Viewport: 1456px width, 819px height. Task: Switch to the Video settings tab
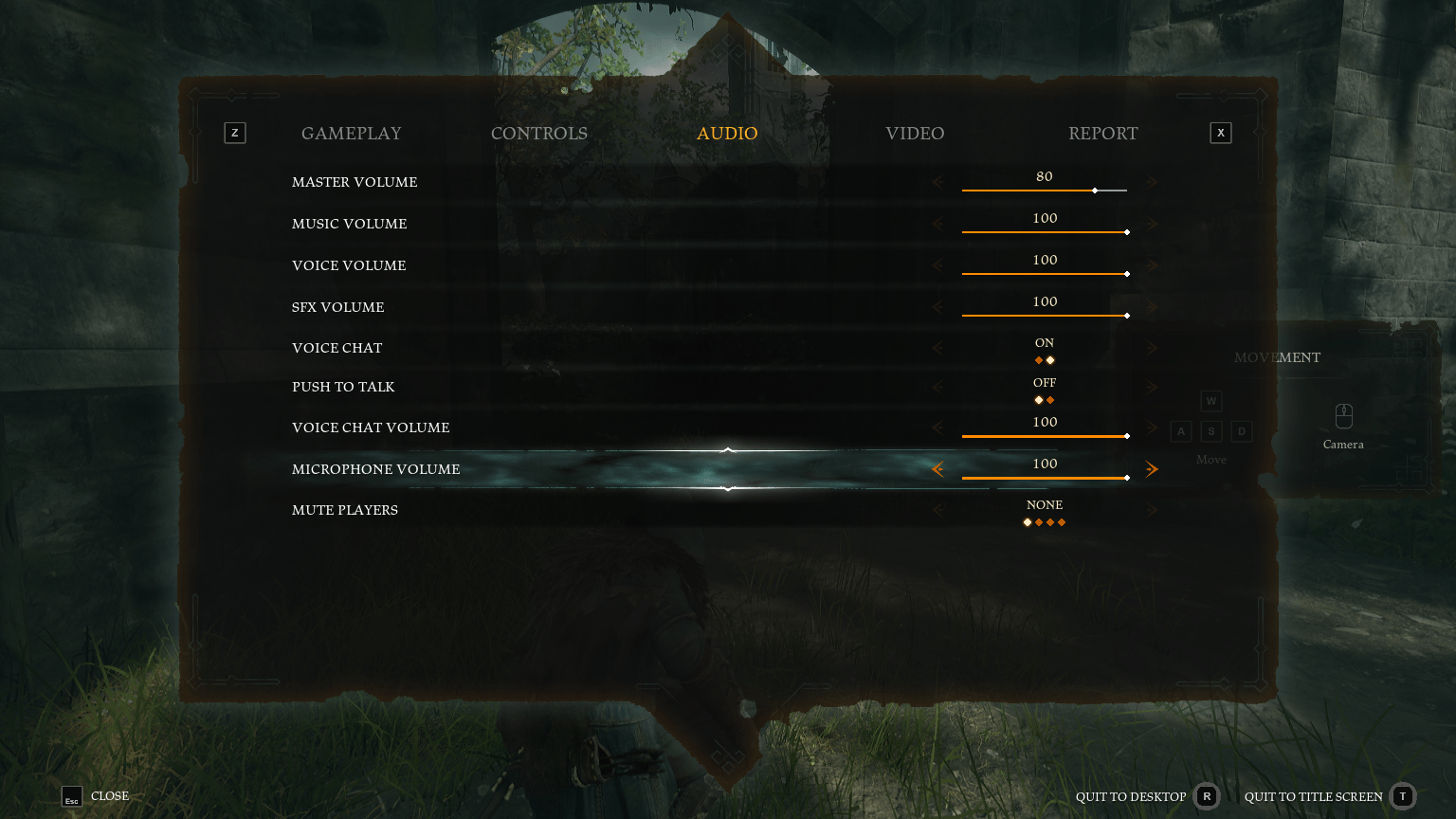pos(915,134)
